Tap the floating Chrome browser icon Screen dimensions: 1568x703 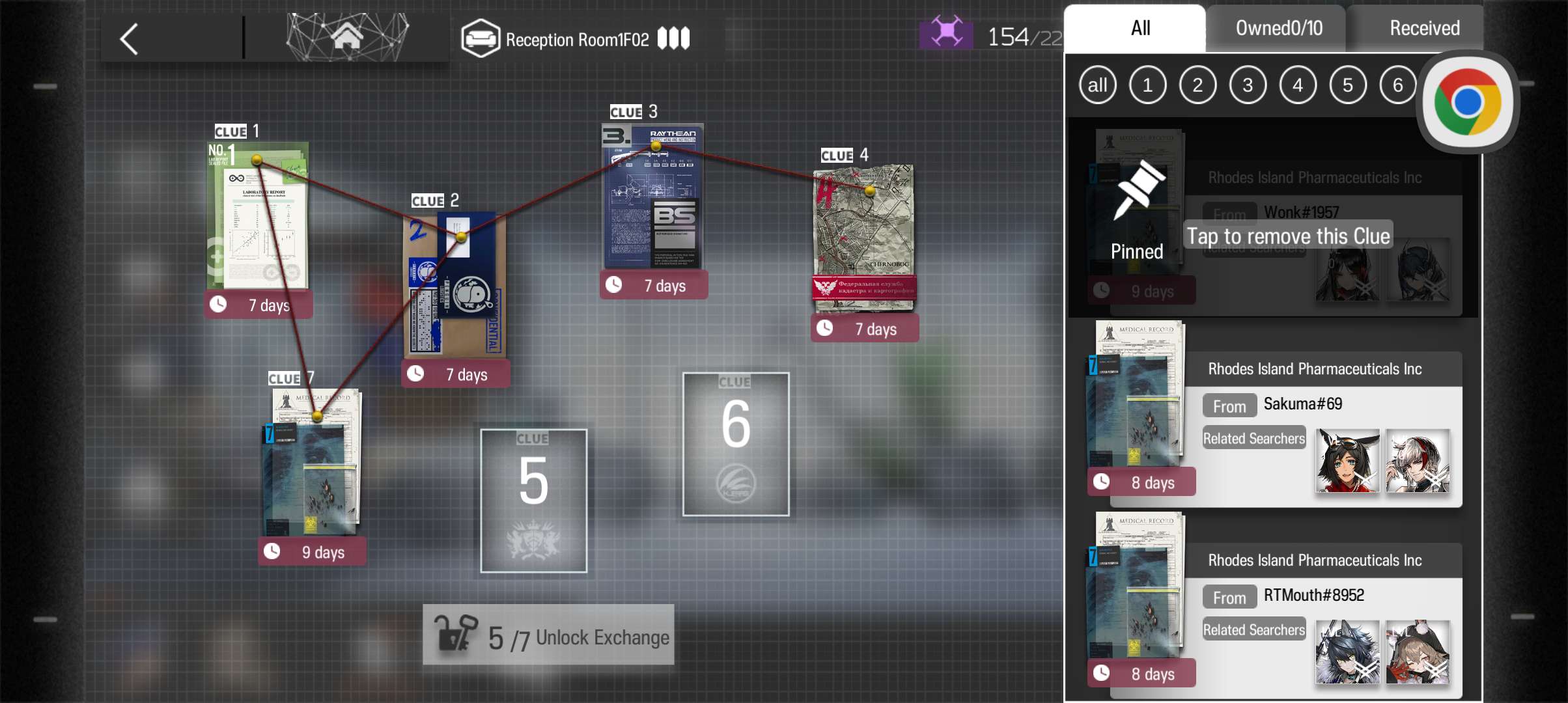point(1467,103)
